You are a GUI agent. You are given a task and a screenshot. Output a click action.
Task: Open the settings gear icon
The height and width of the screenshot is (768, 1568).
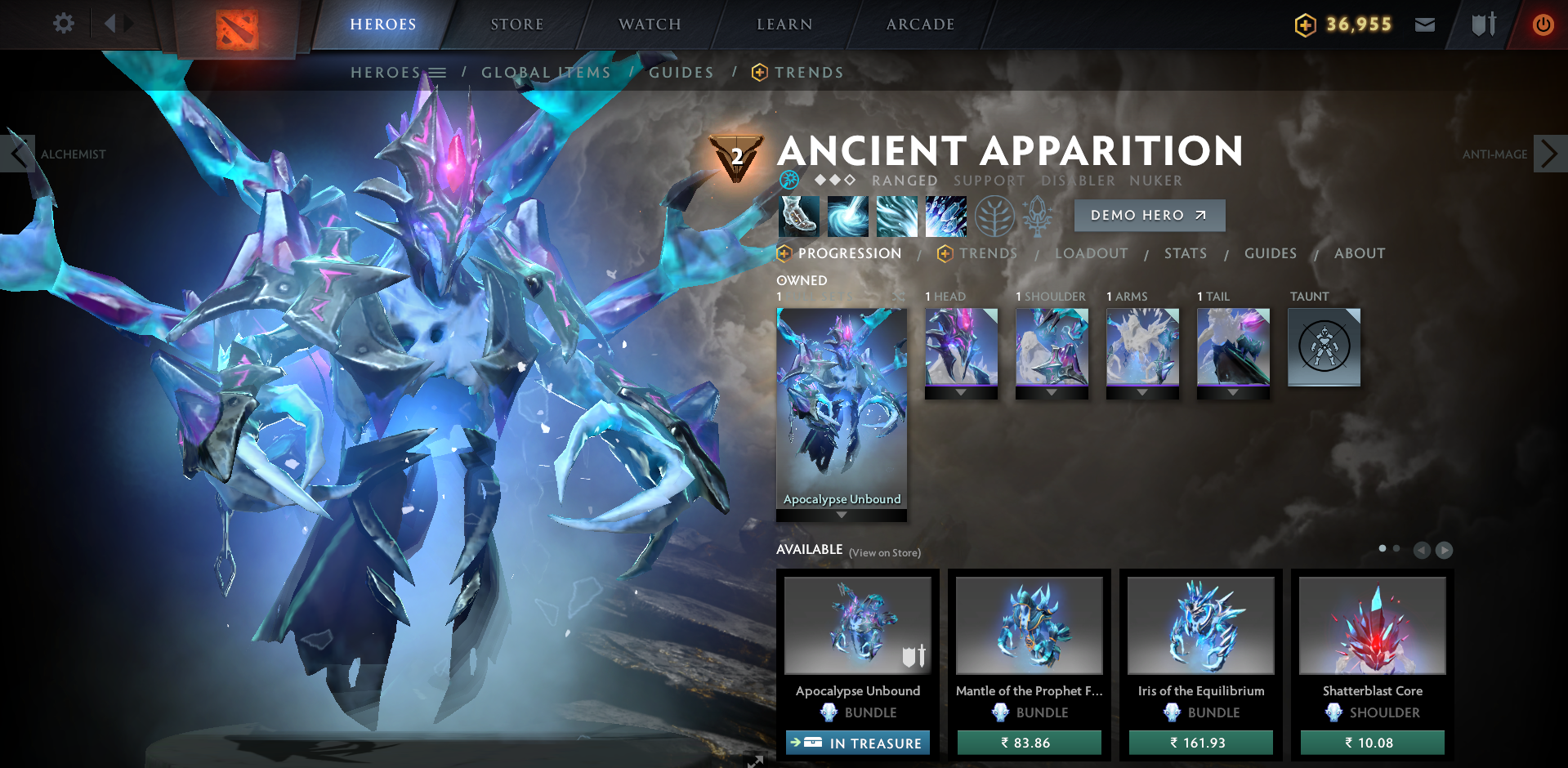pyautogui.click(x=63, y=24)
